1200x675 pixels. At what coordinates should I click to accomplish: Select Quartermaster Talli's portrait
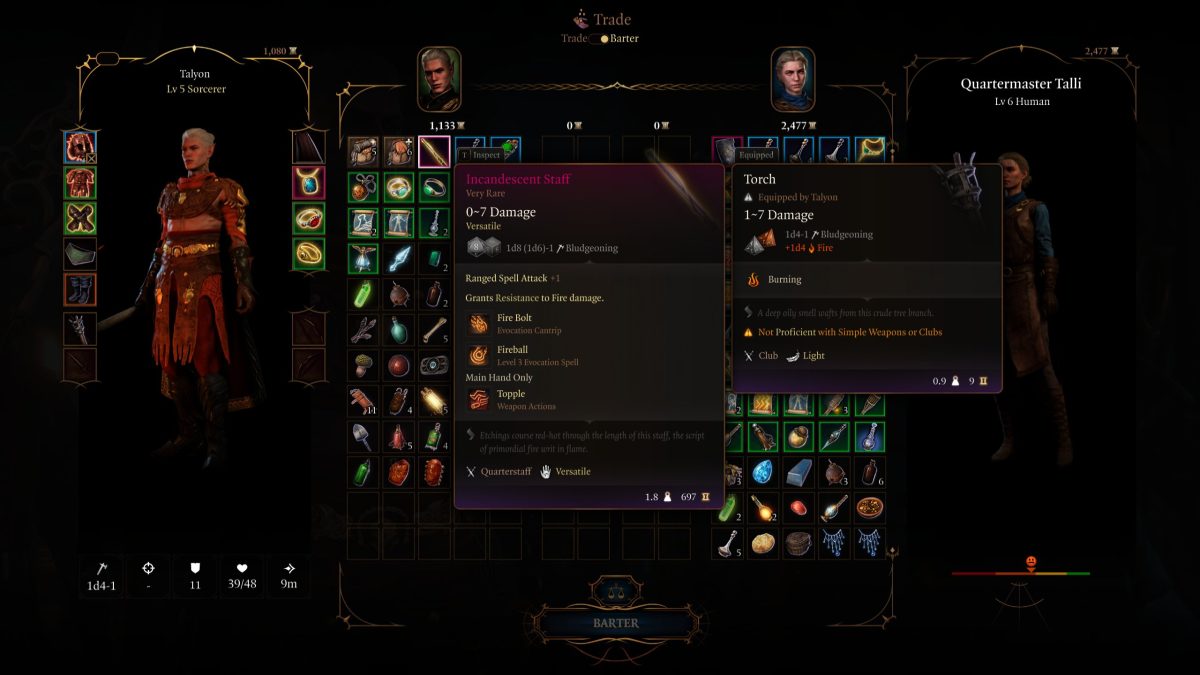[792, 79]
